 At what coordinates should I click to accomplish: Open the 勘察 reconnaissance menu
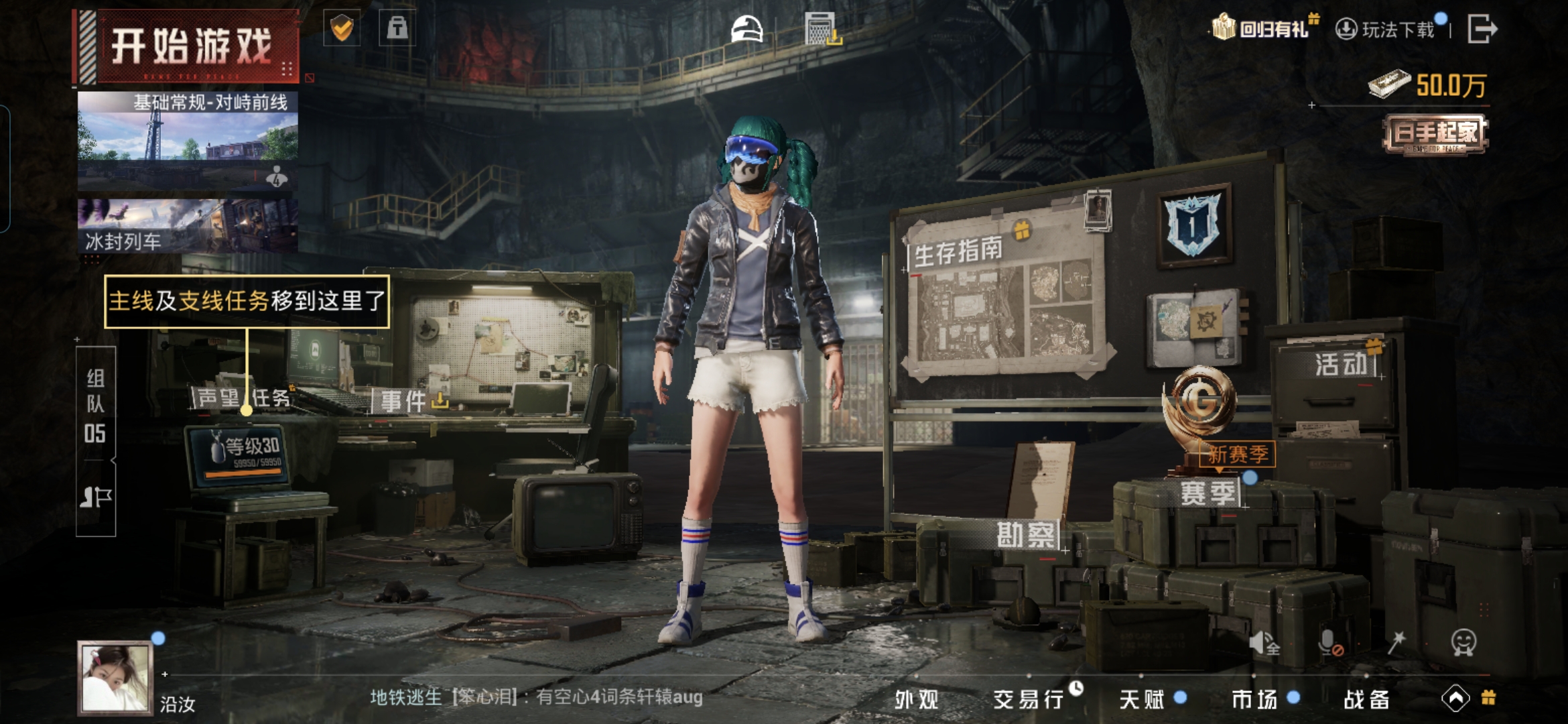tap(1026, 535)
